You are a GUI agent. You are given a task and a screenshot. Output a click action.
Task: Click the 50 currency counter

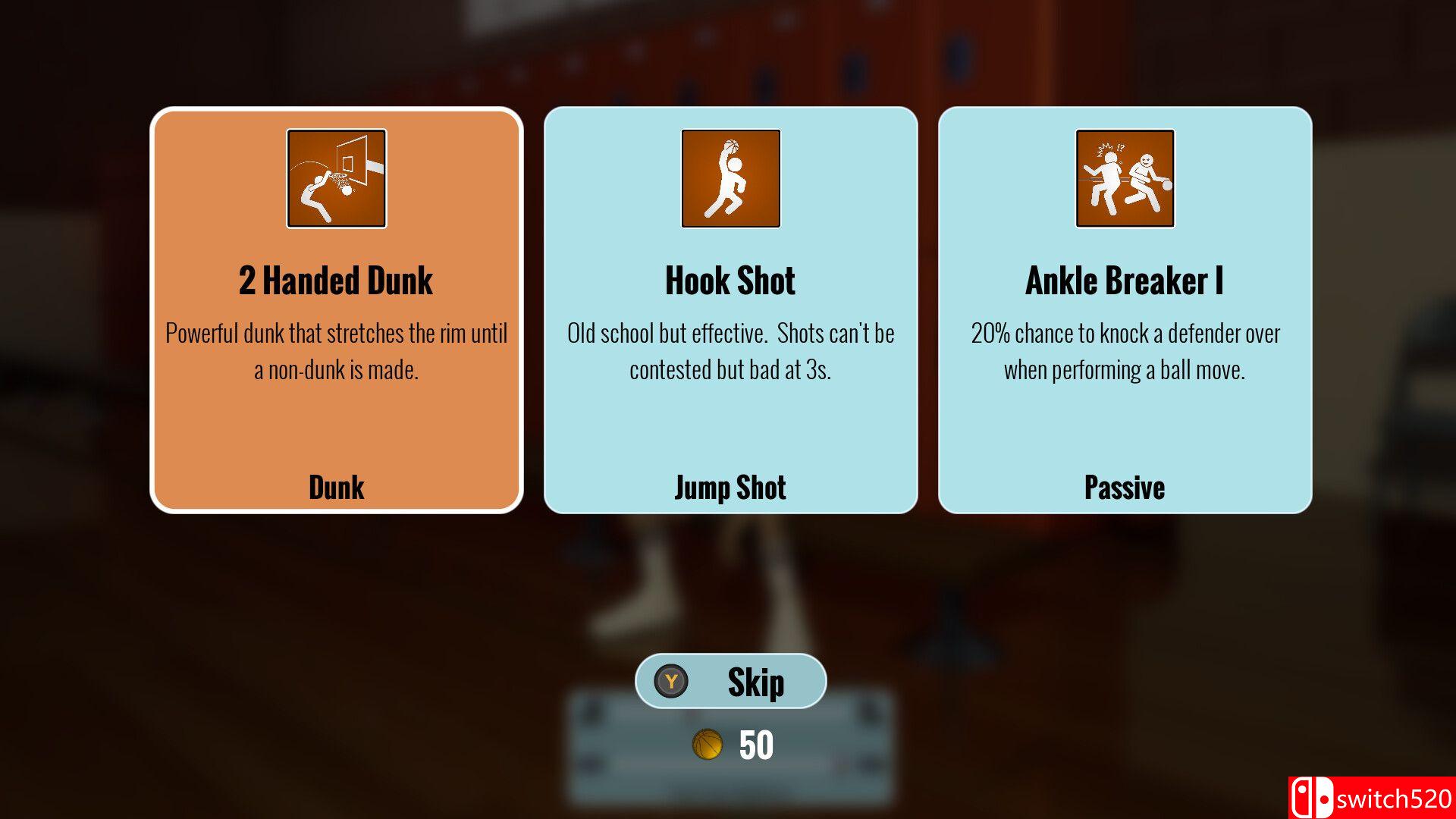(755, 745)
